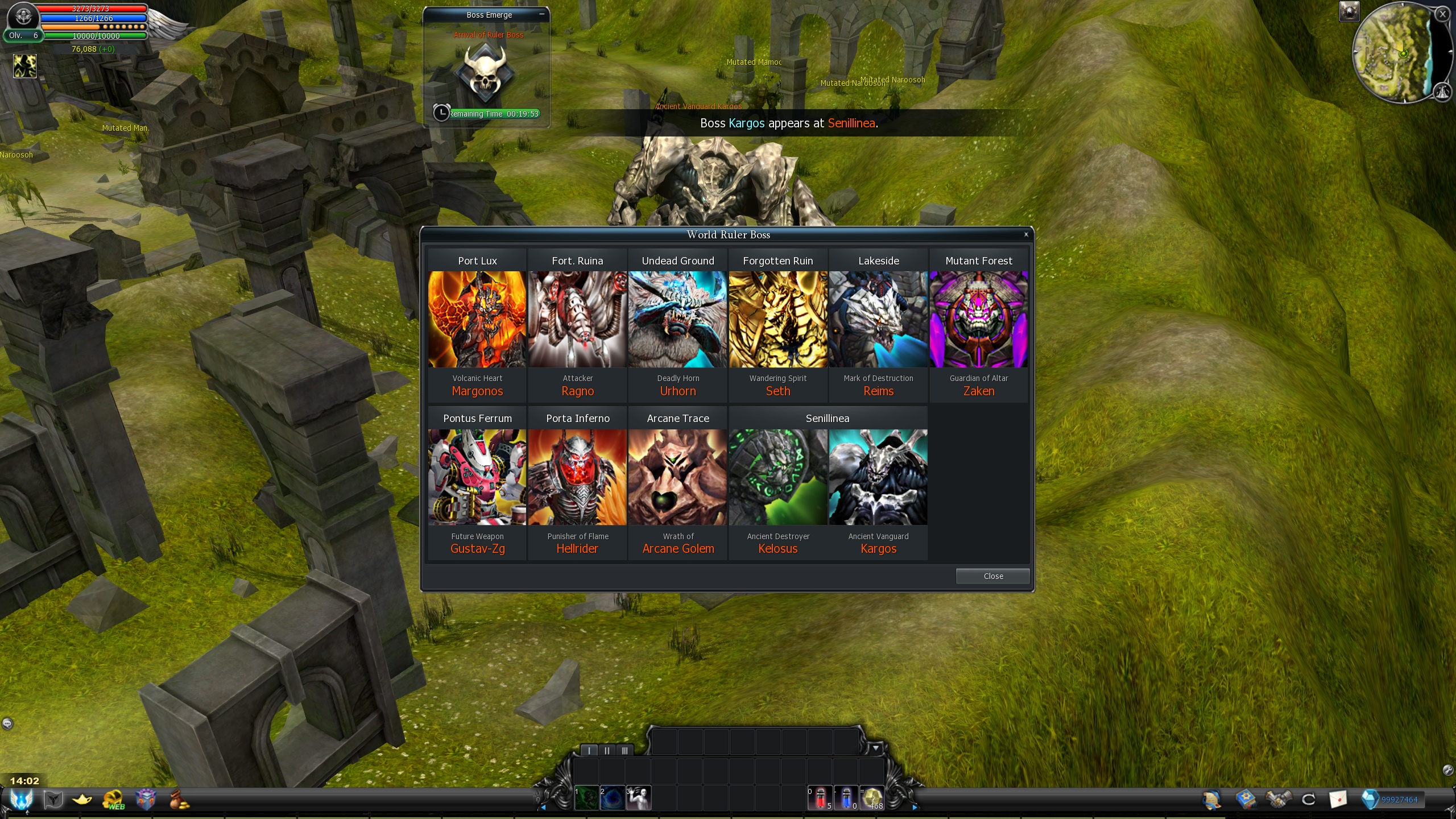Open the handshake trade icon
This screenshot has width=1456, height=819.
tap(1277, 799)
